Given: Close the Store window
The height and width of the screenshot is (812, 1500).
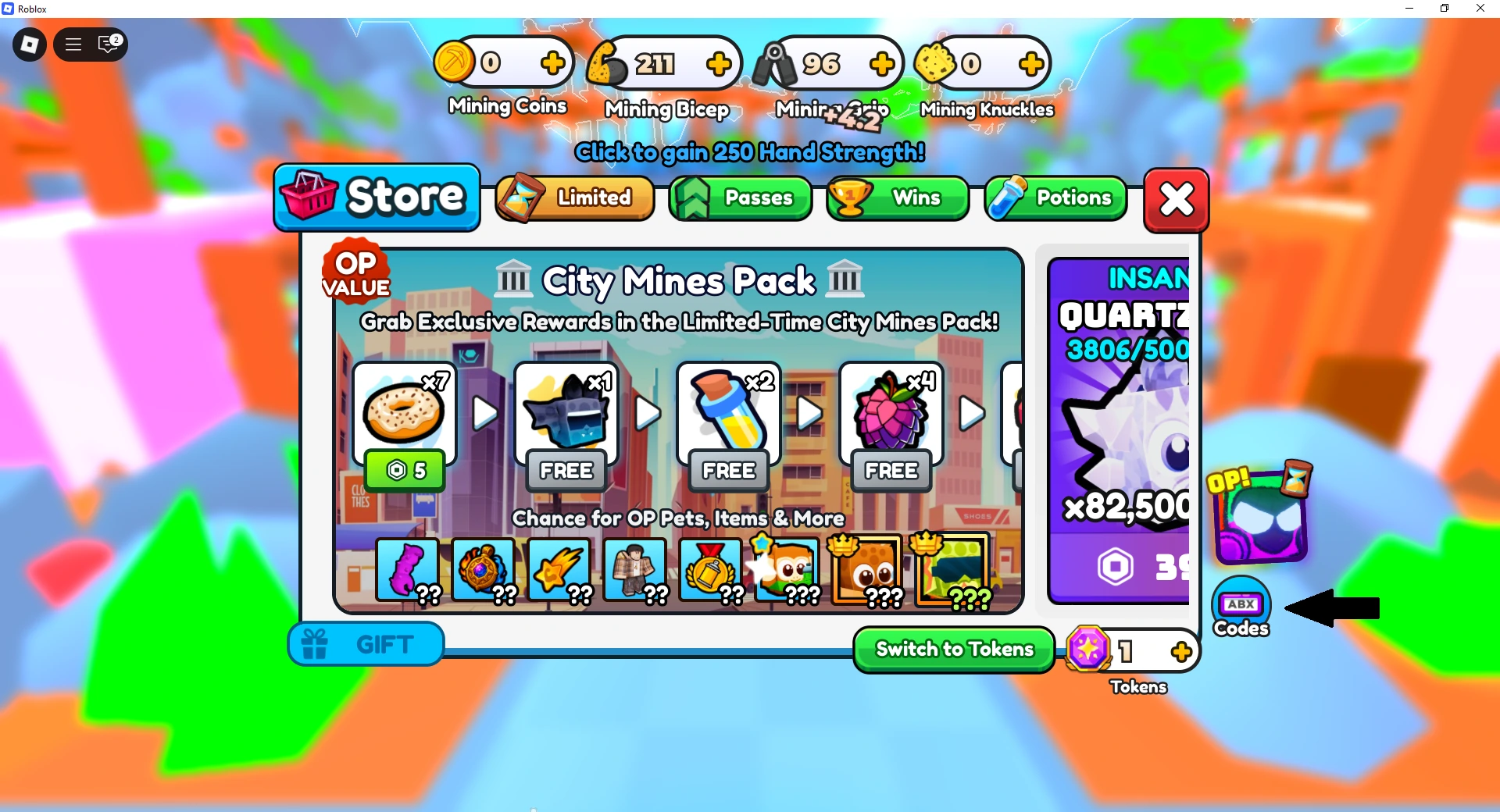Looking at the screenshot, I should click(1176, 200).
